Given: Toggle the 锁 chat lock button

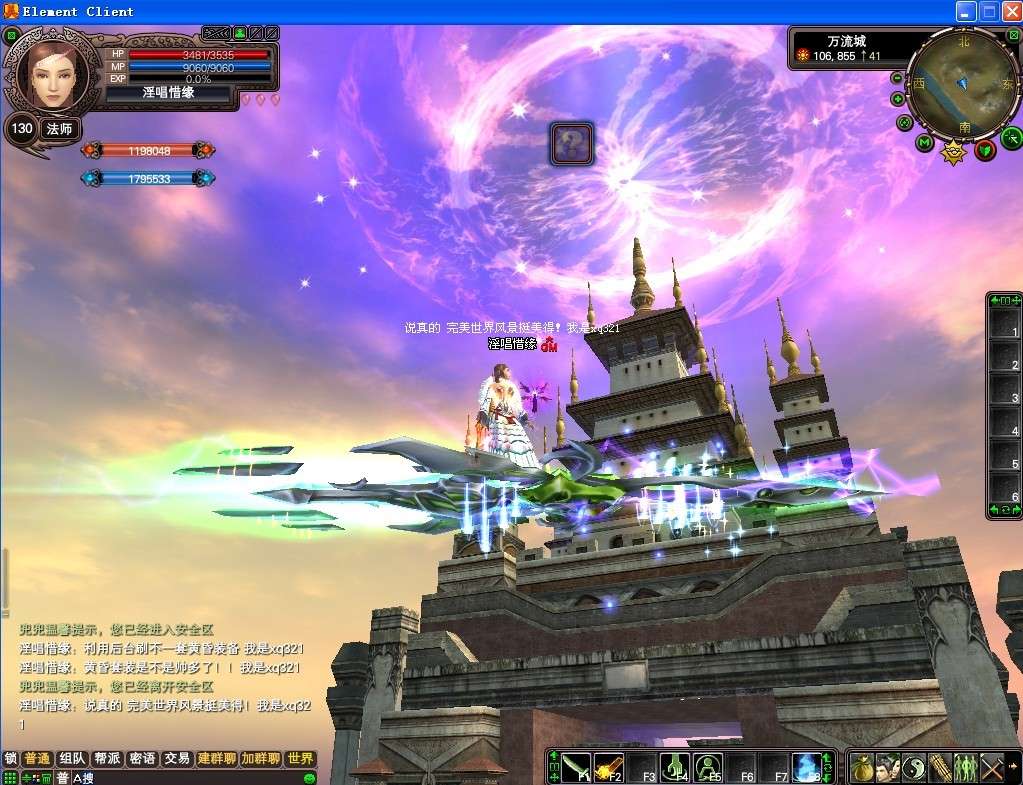Looking at the screenshot, I should point(10,759).
